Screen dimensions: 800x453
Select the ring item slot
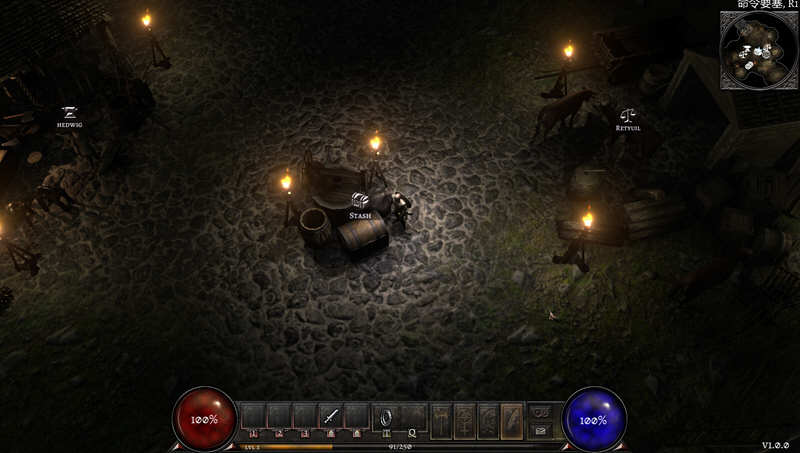(386, 416)
